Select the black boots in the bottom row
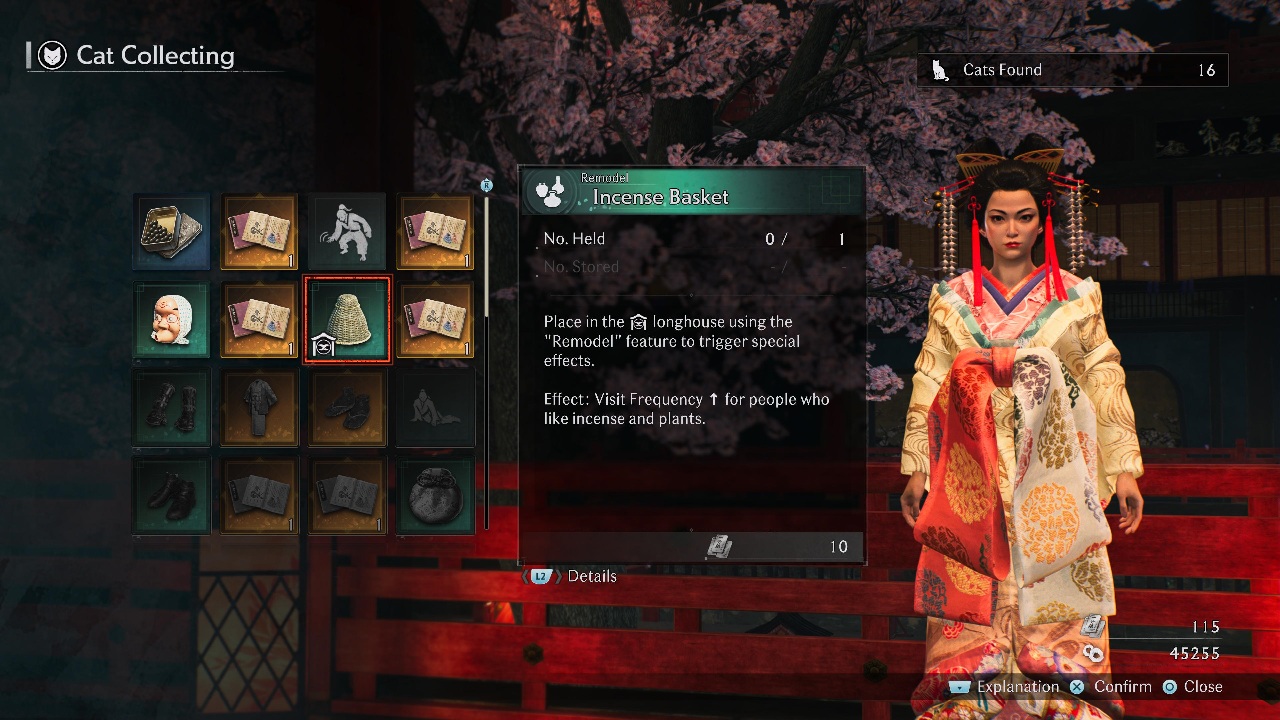Screen dimensions: 1280x720 click(170, 496)
